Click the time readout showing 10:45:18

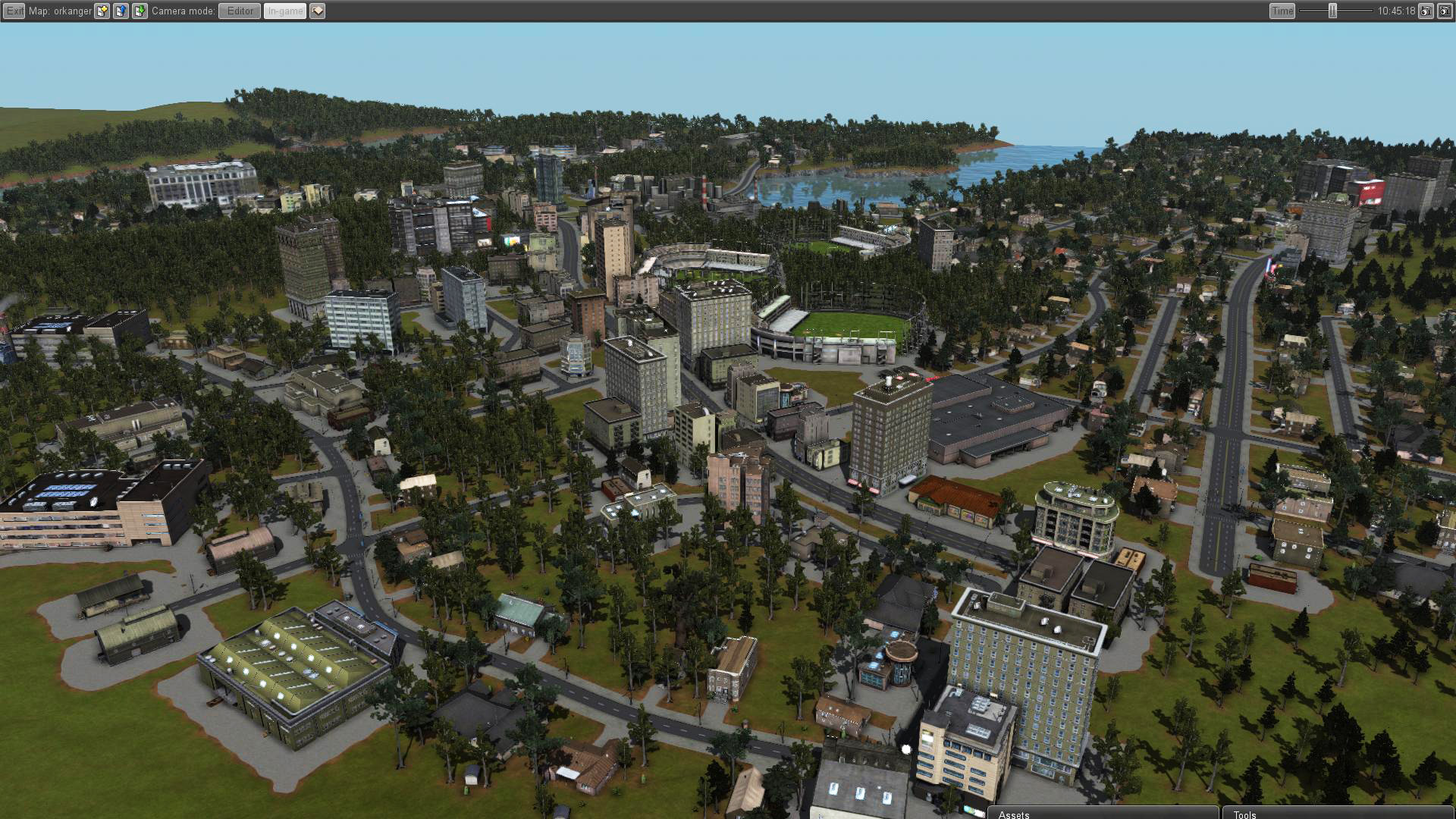1396,11
